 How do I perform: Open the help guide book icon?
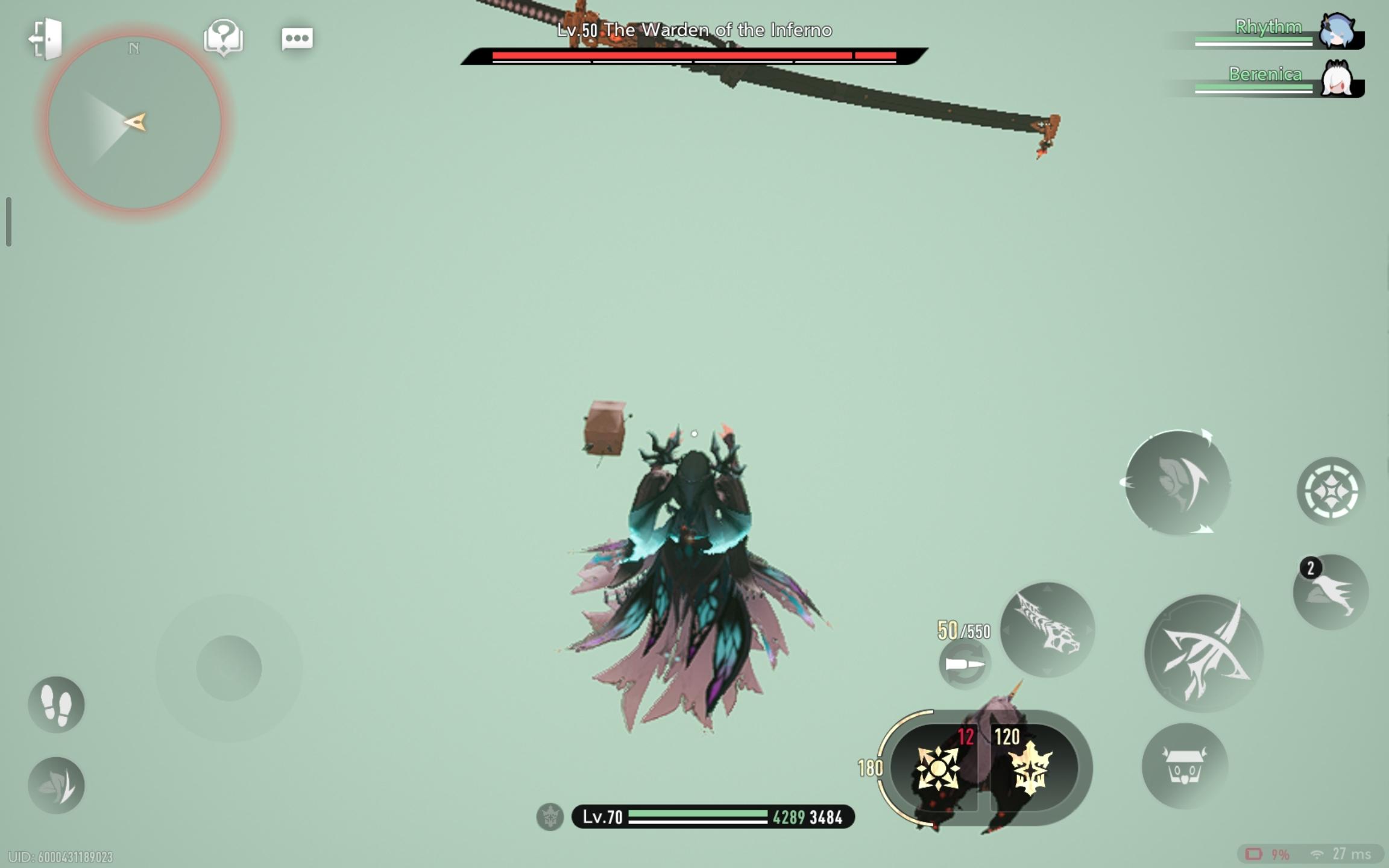(x=224, y=37)
